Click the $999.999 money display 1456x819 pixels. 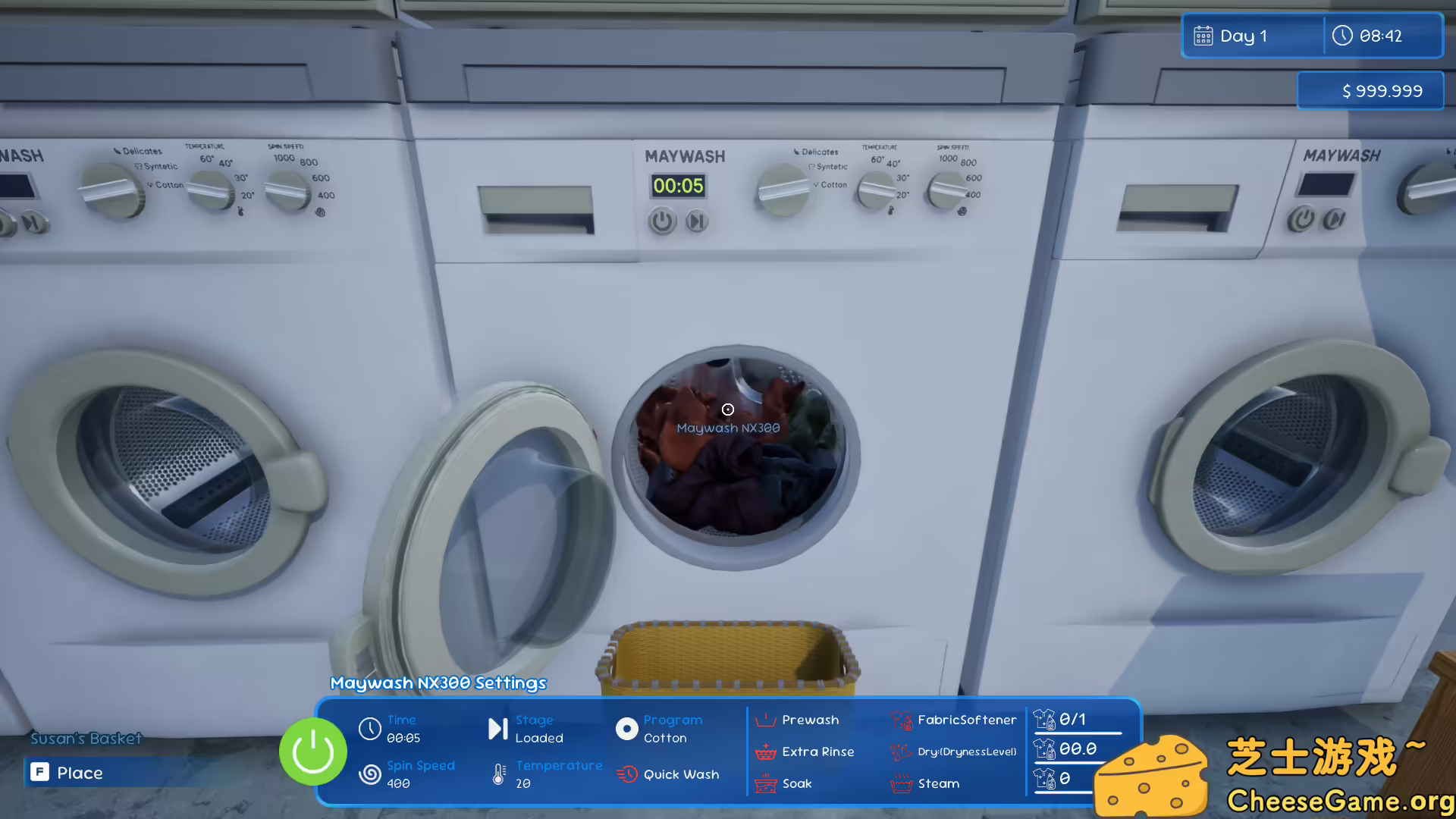pos(1370,90)
